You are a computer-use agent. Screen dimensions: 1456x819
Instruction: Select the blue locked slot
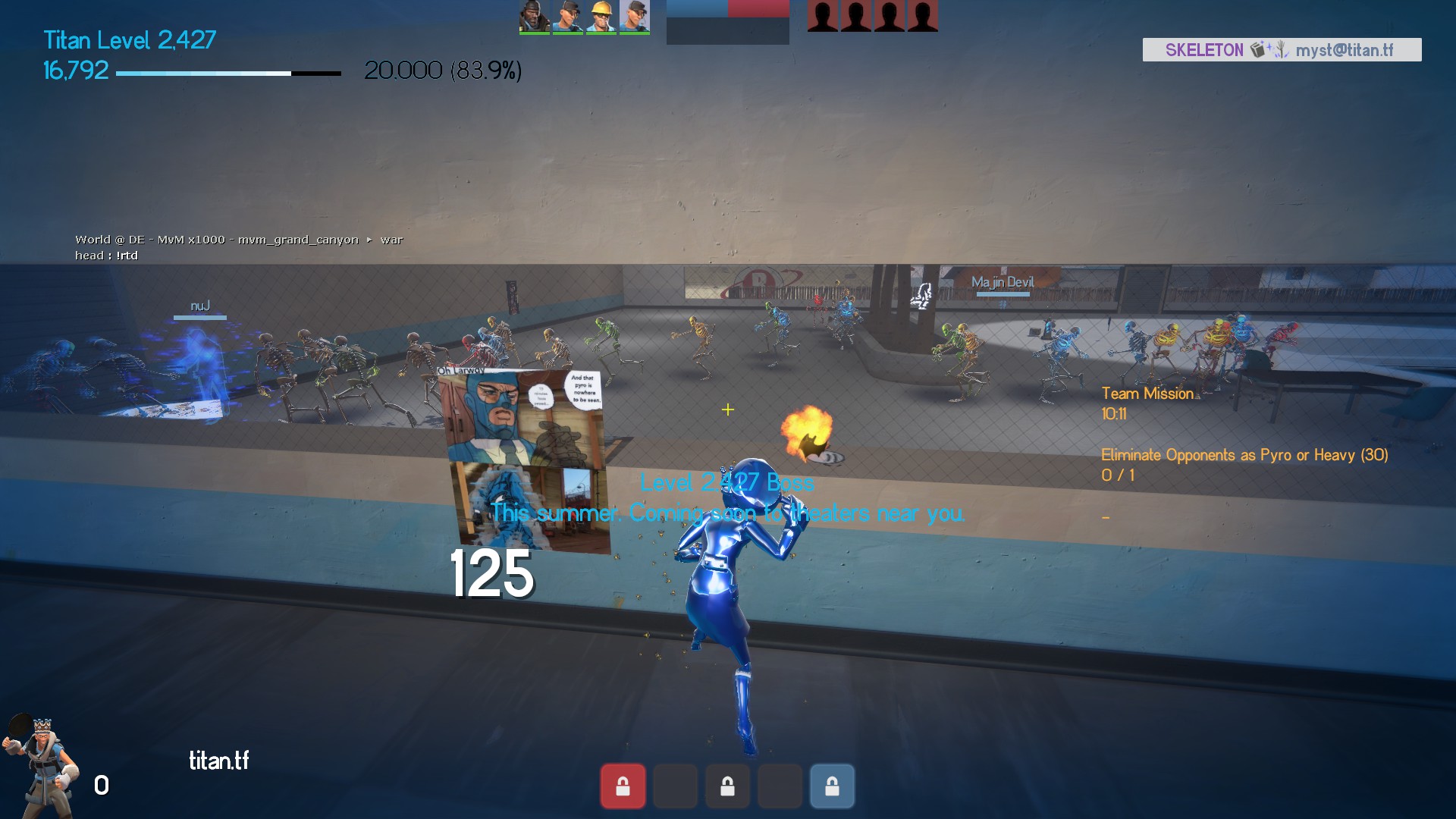coord(832,786)
